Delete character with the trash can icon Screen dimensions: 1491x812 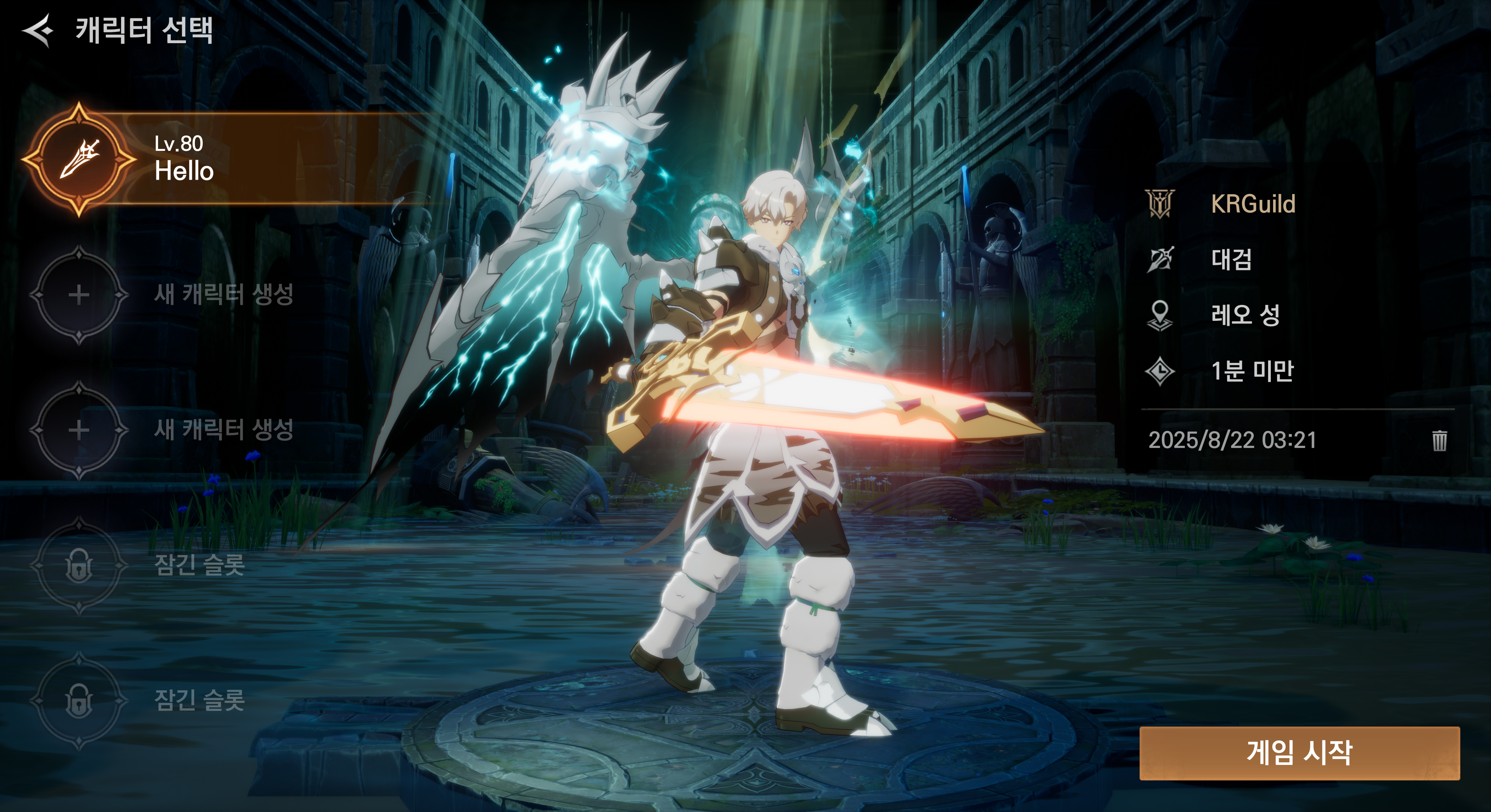point(1439,440)
